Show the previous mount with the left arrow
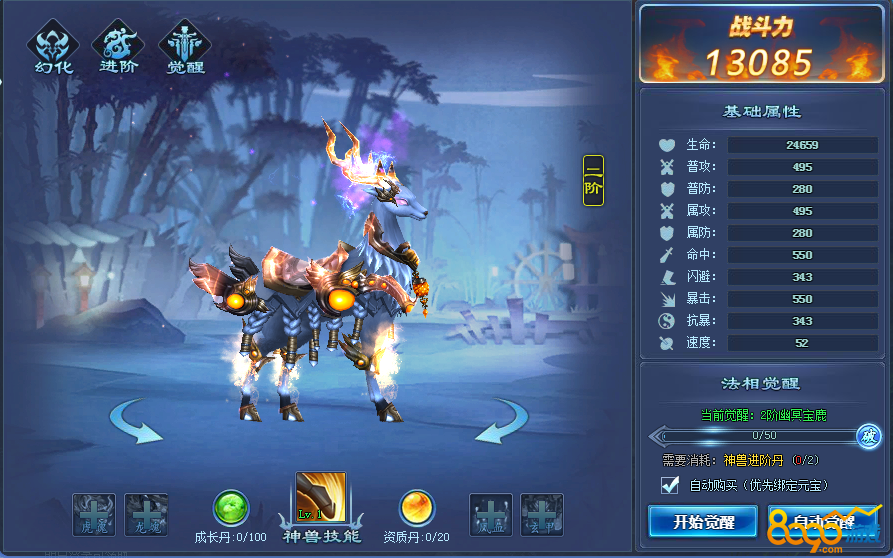The image size is (893, 558). pyautogui.click(x=136, y=421)
